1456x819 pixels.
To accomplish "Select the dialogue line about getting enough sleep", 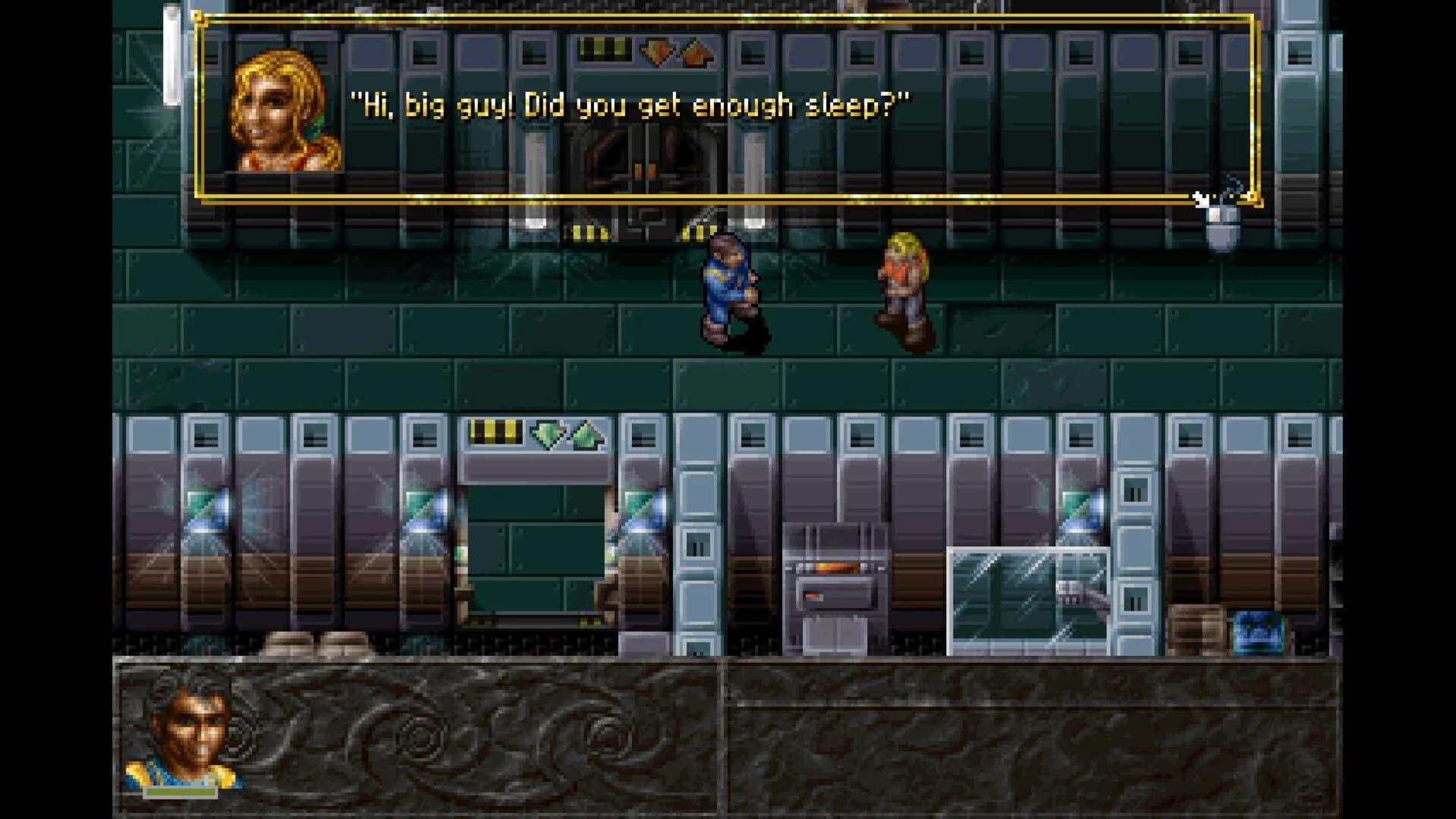I will tap(630, 105).
